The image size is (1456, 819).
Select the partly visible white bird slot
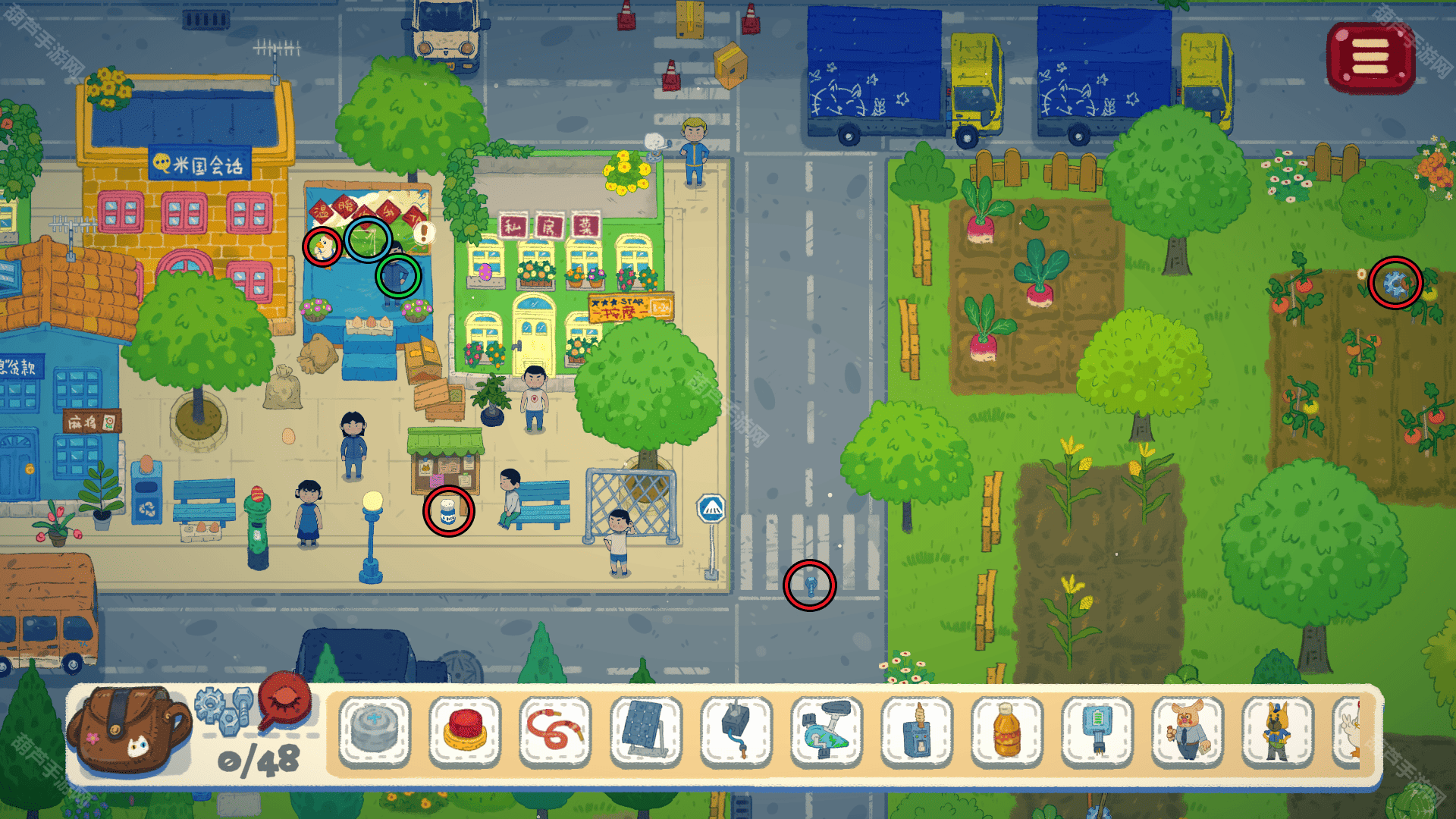(1350, 731)
